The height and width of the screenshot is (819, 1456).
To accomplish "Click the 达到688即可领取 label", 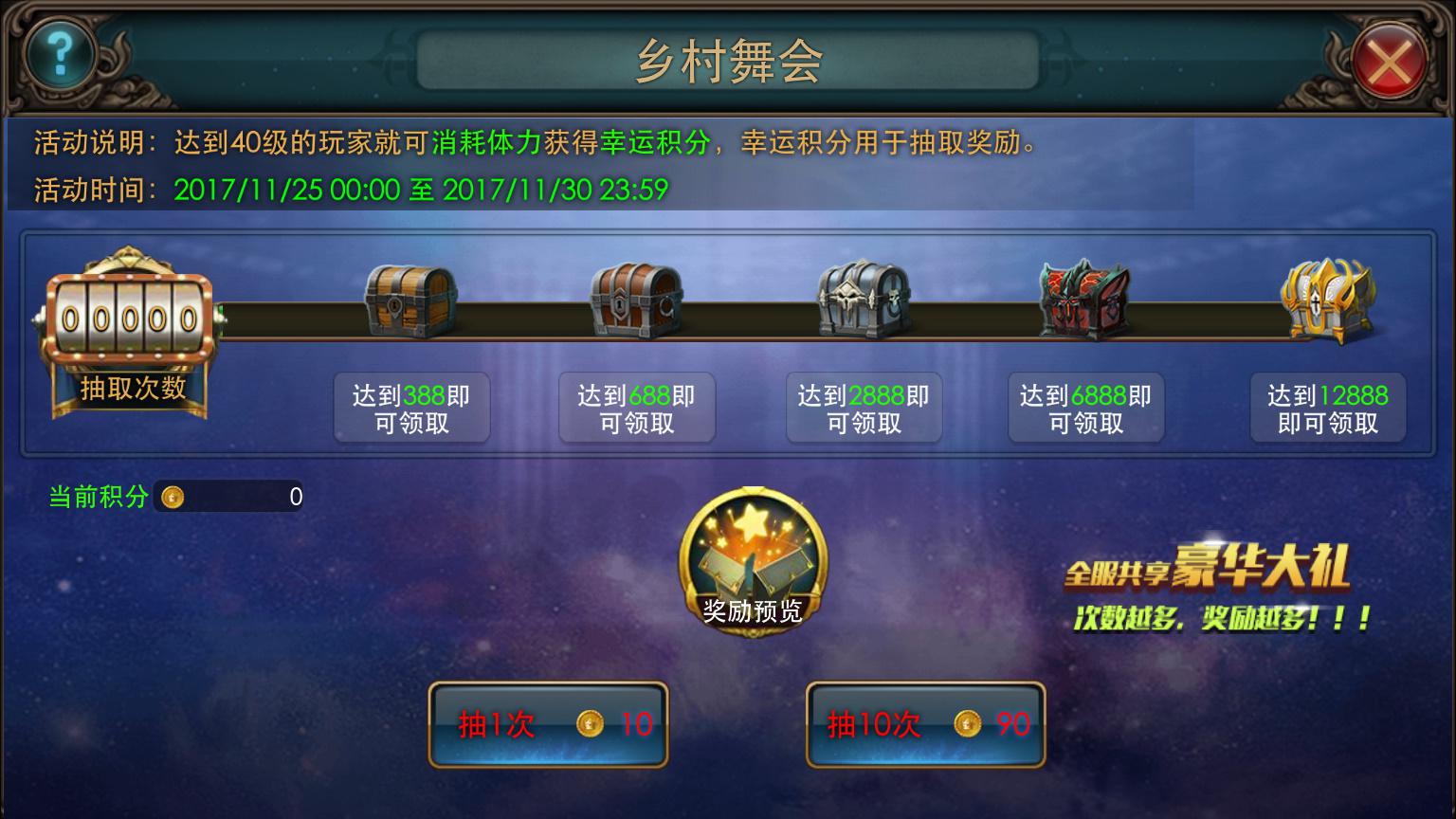I will tap(636, 409).
